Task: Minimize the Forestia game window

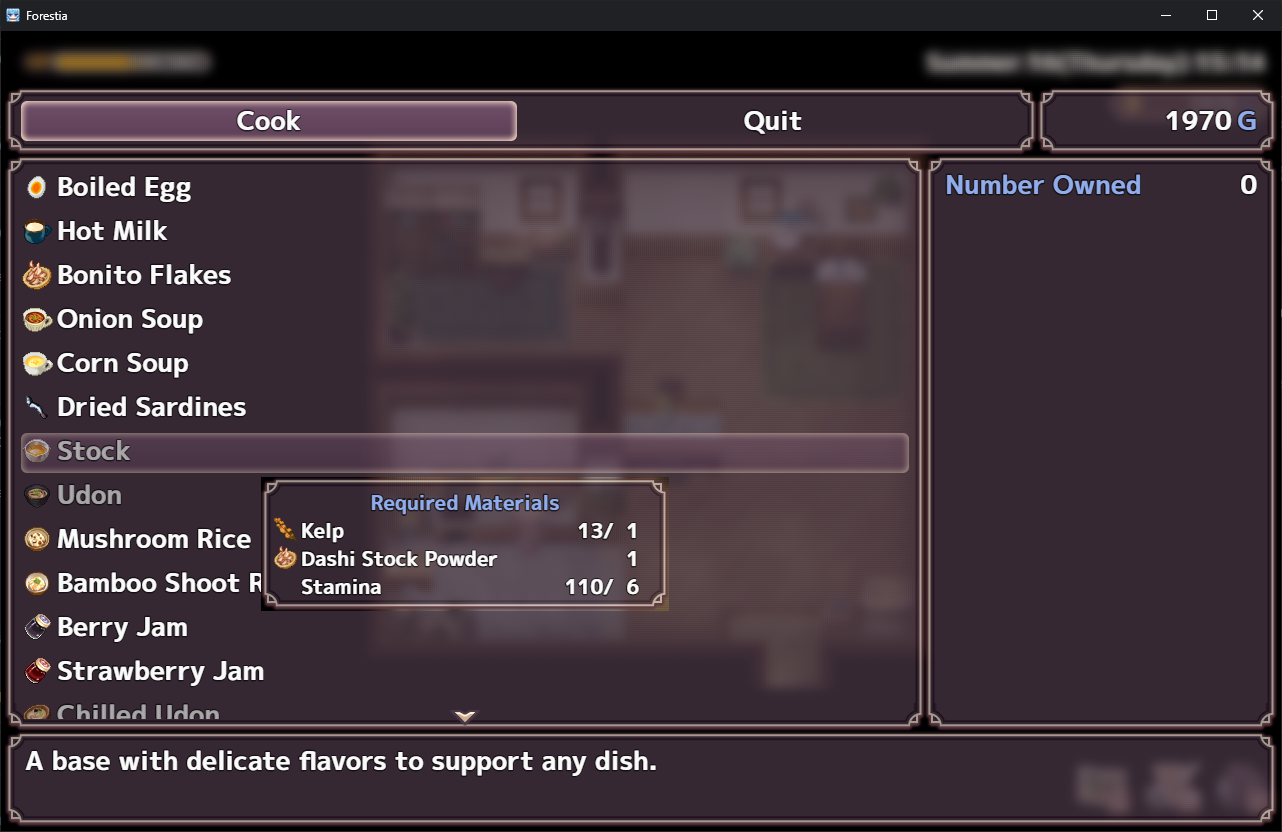Action: point(1166,15)
